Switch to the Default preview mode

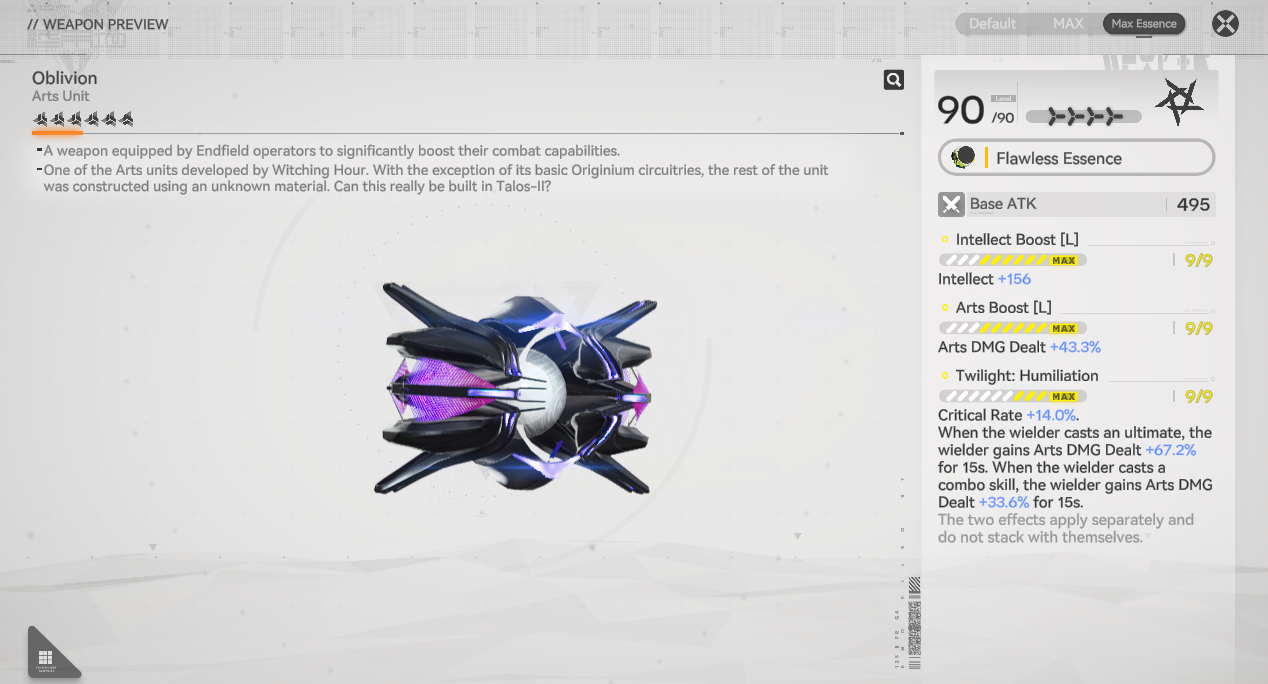(x=992, y=23)
